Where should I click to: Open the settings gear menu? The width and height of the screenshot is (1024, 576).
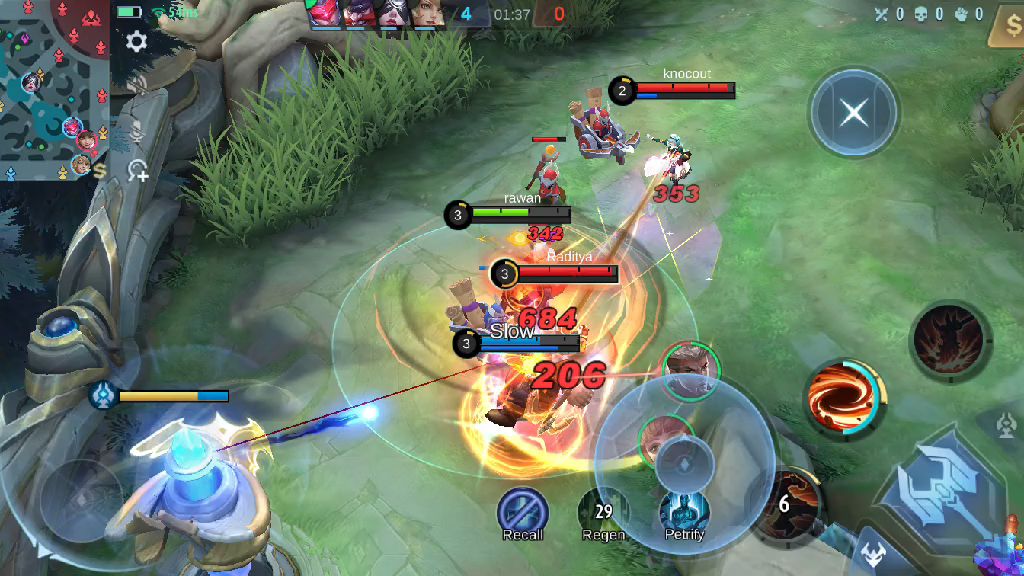(136, 41)
